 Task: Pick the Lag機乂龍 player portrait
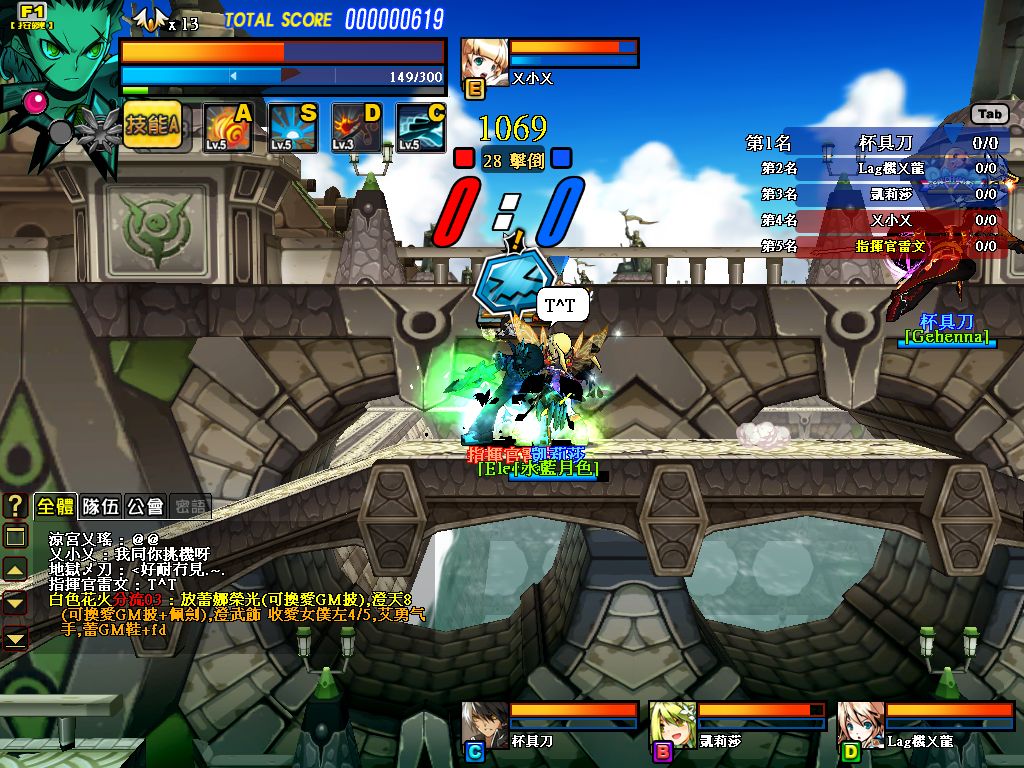point(860,725)
